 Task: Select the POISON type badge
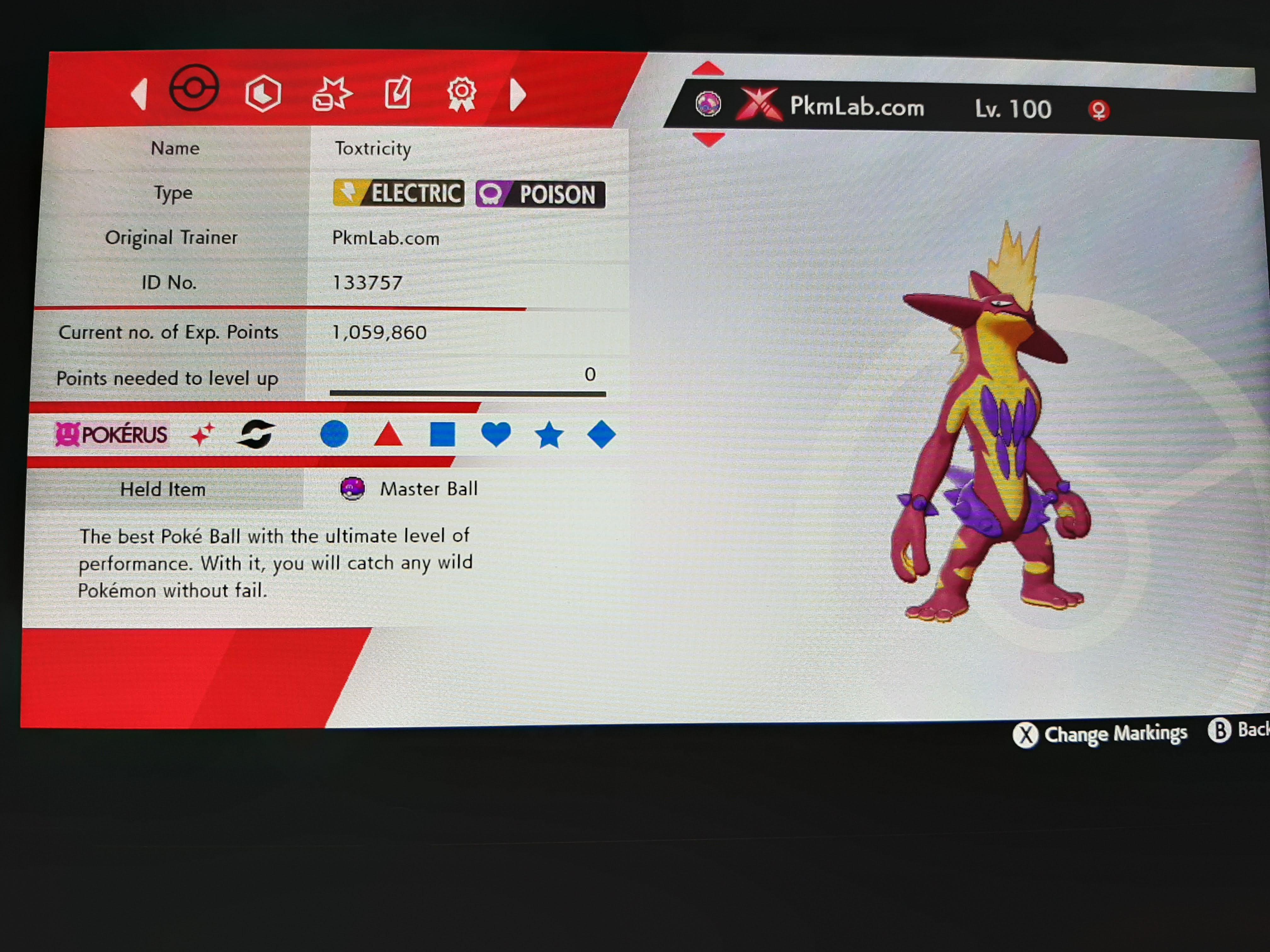(540, 194)
